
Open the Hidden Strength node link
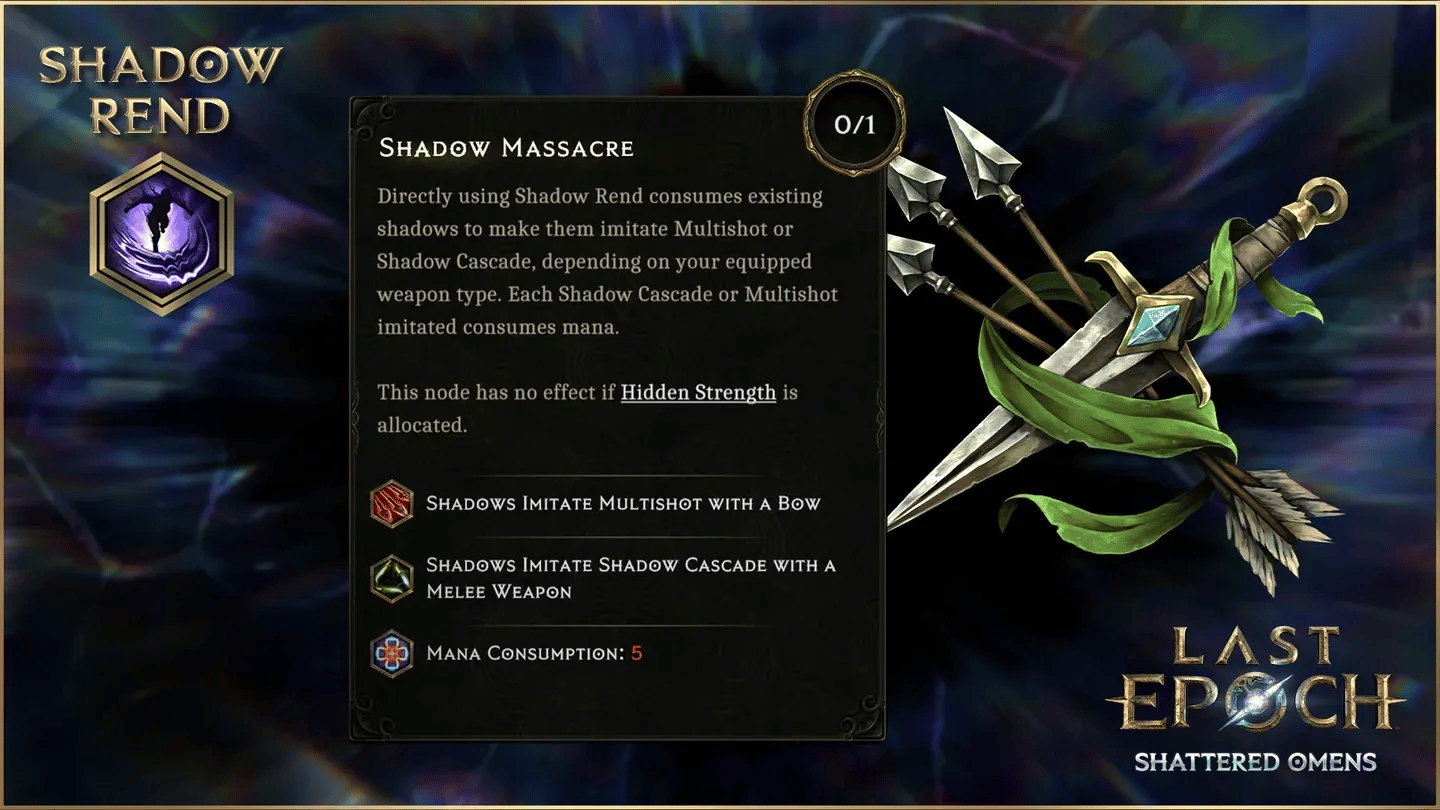coord(698,392)
